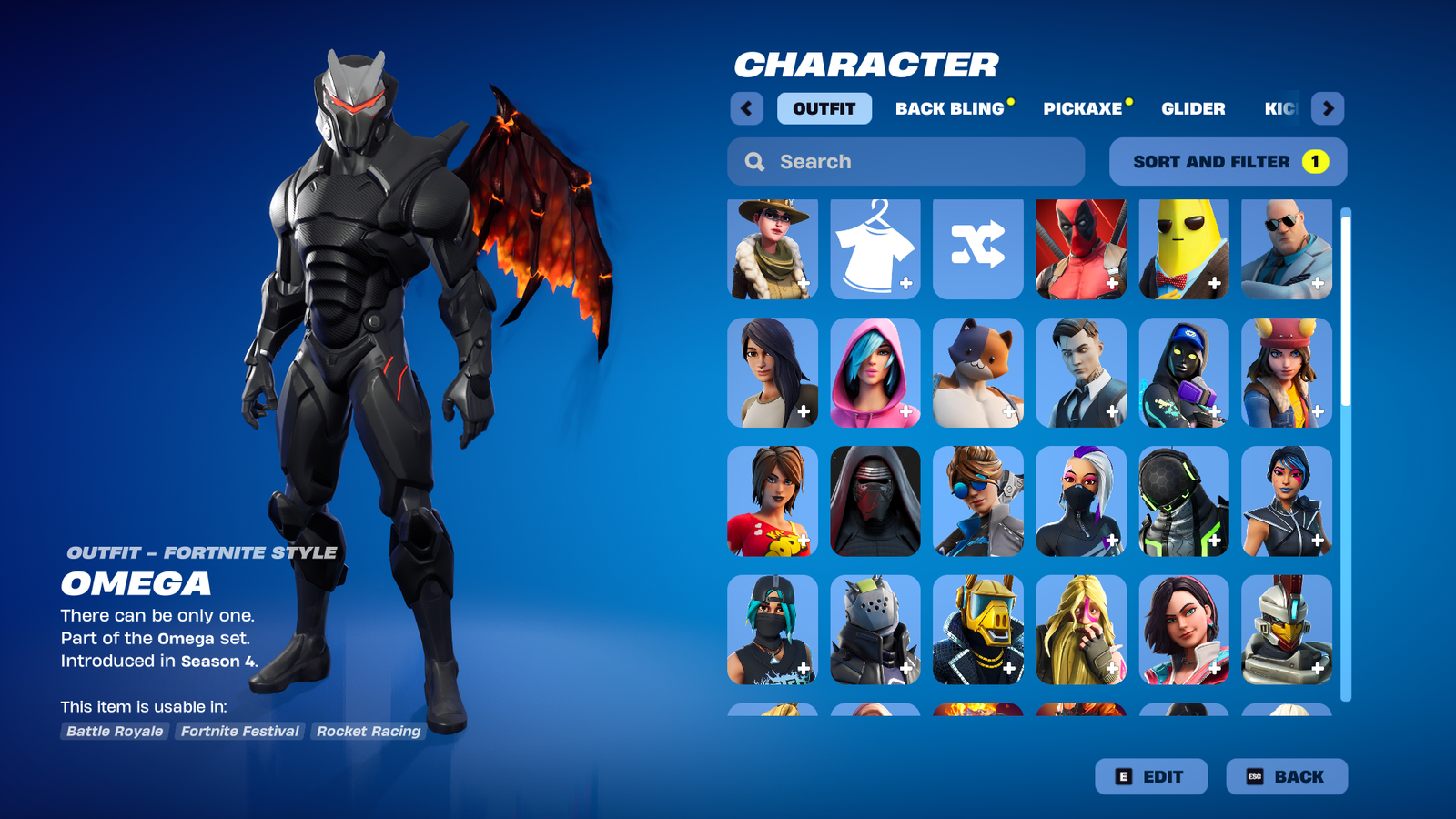Click the left arrow category button
Image resolution: width=1456 pixels, height=819 pixels.
click(746, 108)
